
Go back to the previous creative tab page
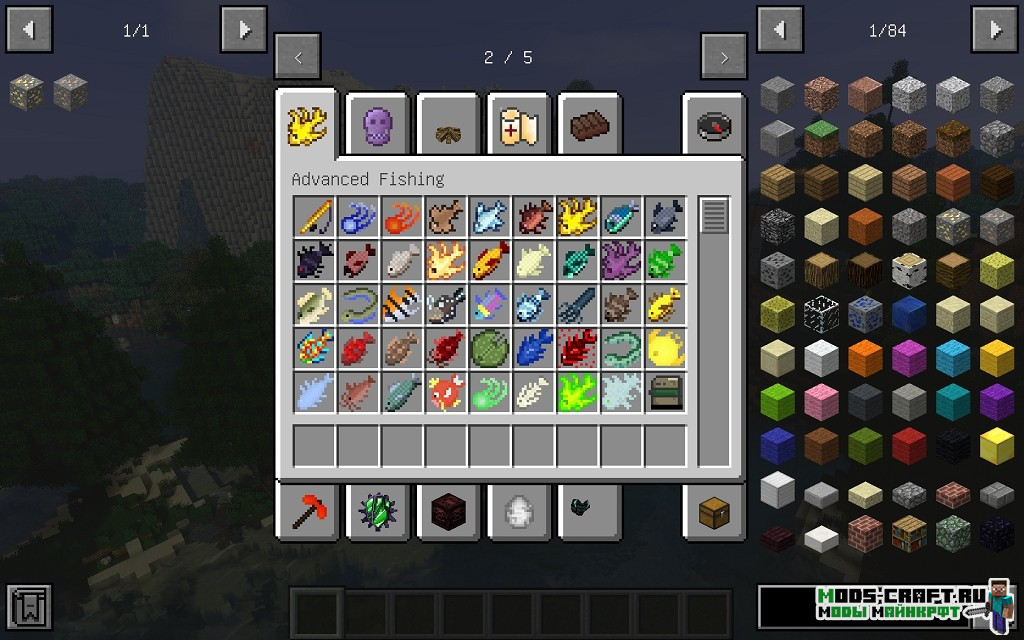tap(297, 57)
